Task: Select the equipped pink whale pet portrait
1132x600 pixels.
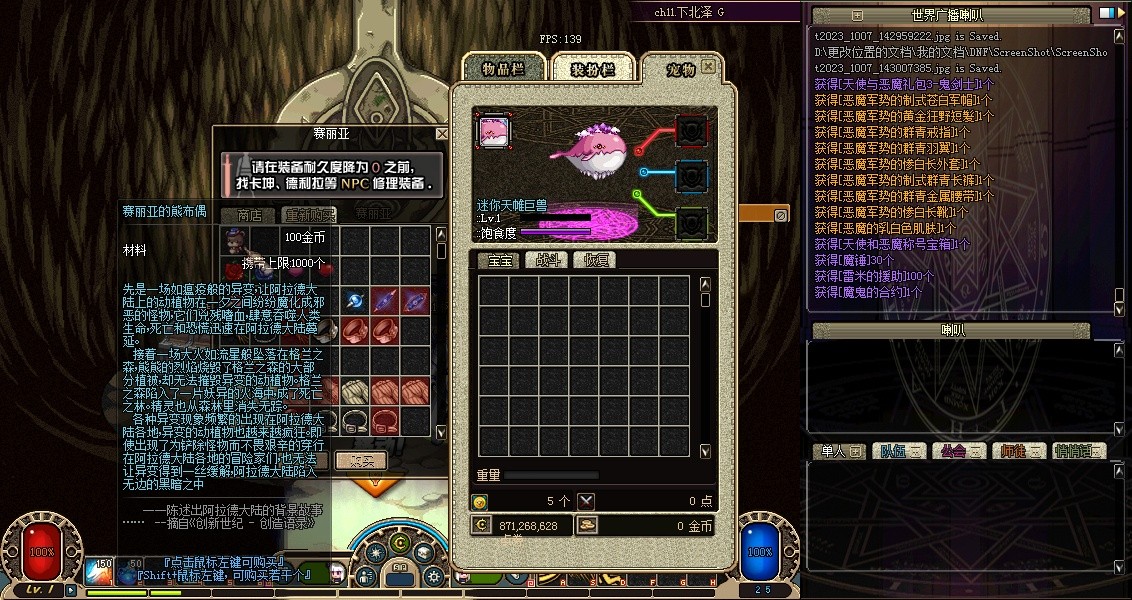Action: pos(495,131)
